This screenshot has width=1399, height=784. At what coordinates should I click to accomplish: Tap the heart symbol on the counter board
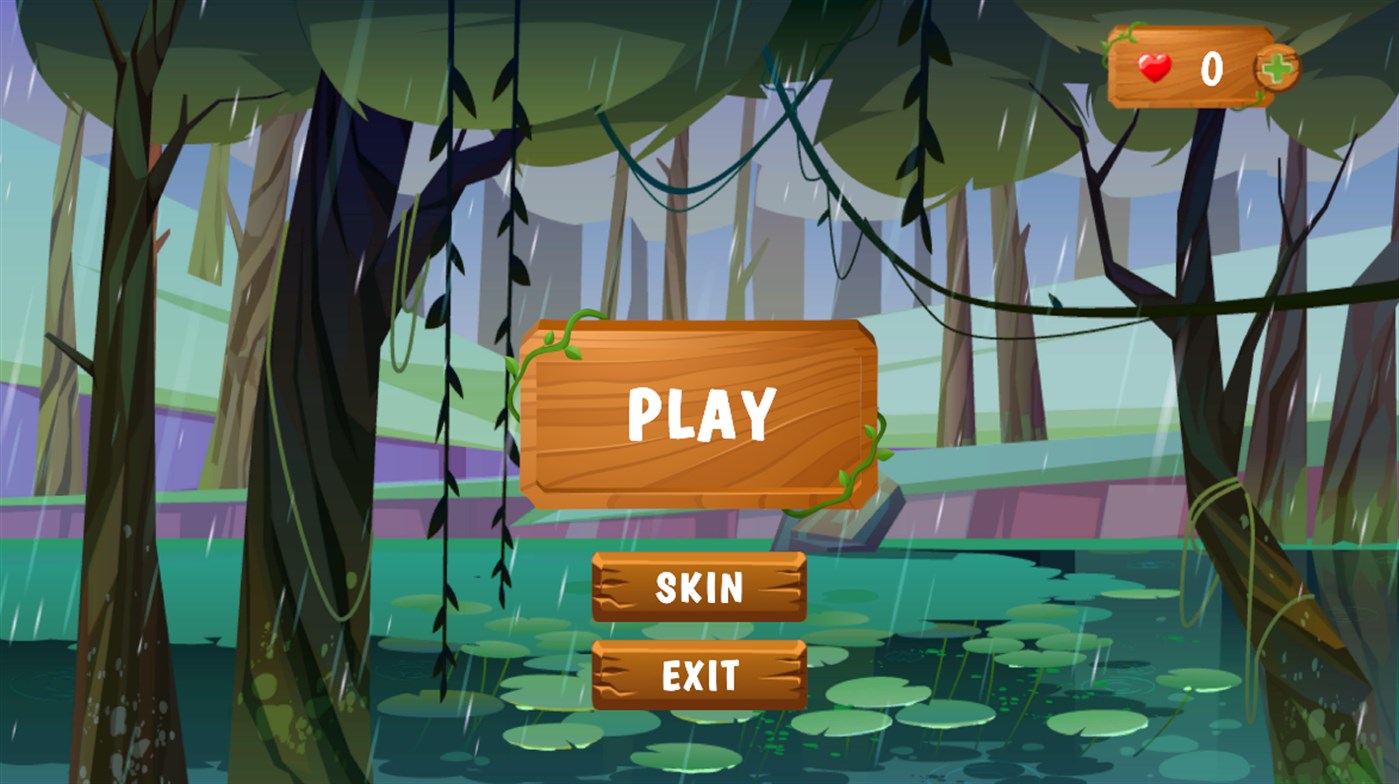[1157, 65]
